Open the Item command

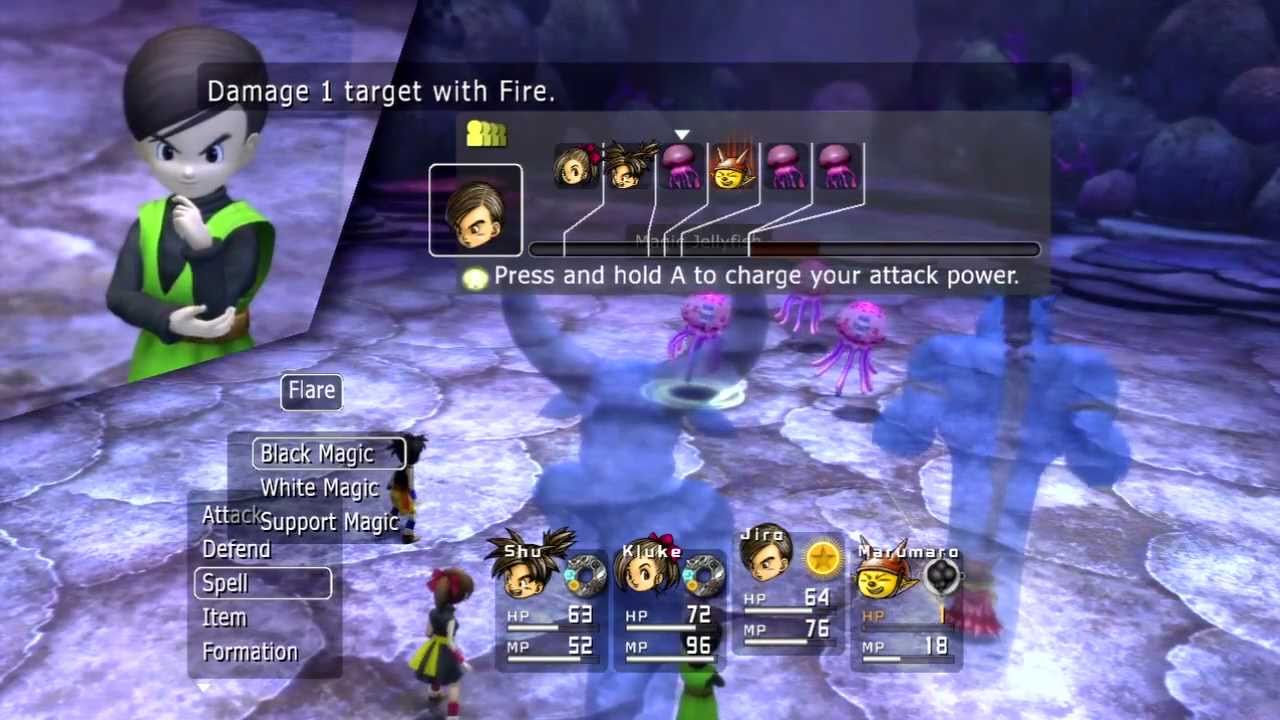(224, 617)
